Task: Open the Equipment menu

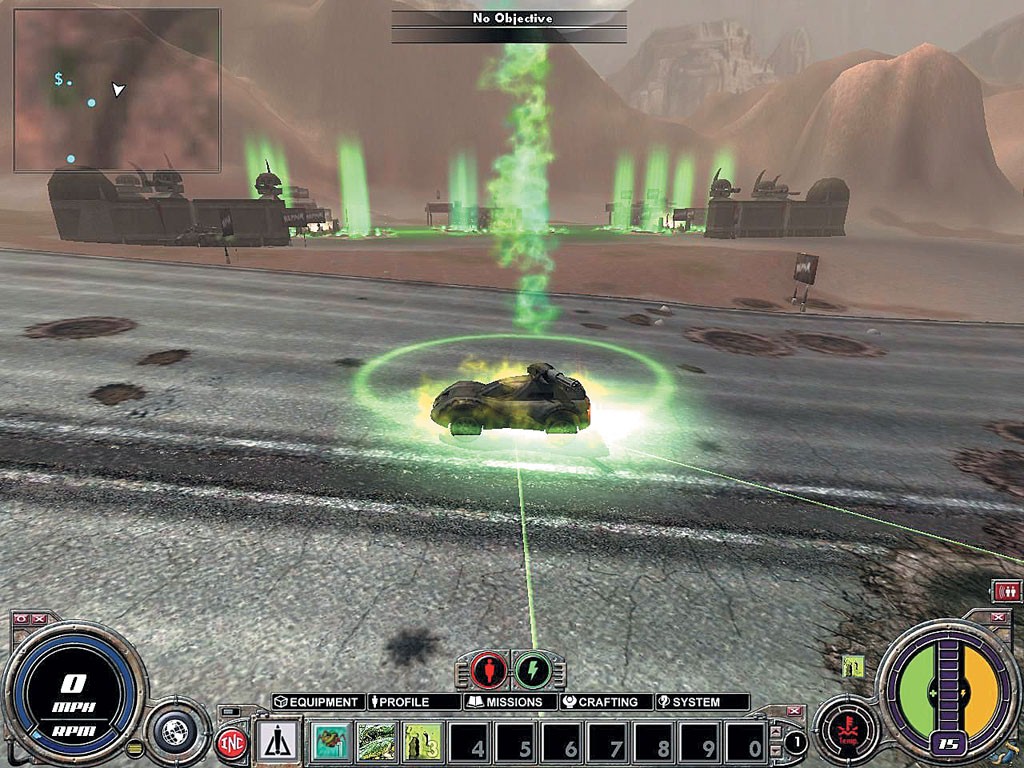Action: tap(317, 702)
